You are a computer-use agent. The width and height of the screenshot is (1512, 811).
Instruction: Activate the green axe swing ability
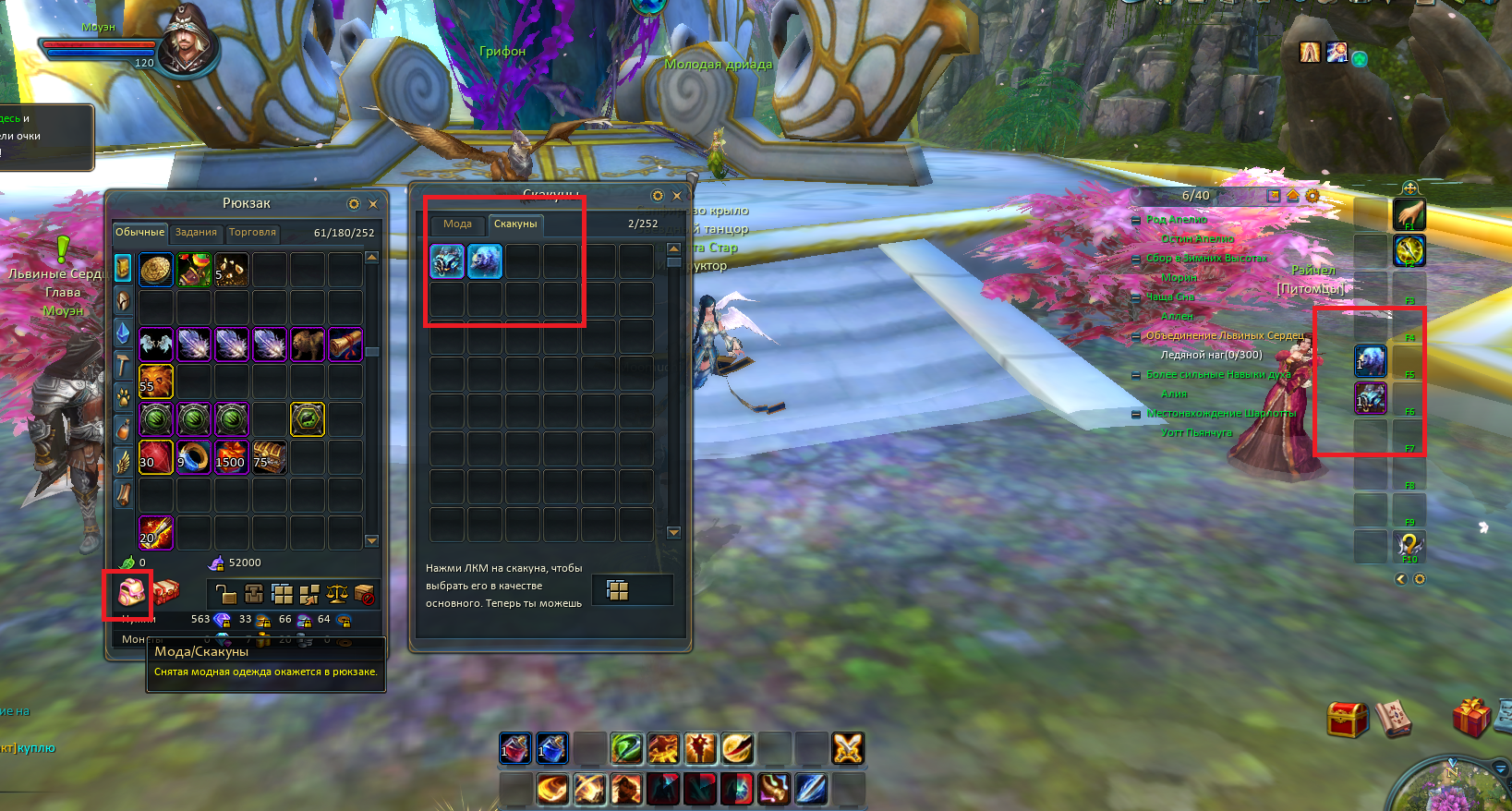626,748
